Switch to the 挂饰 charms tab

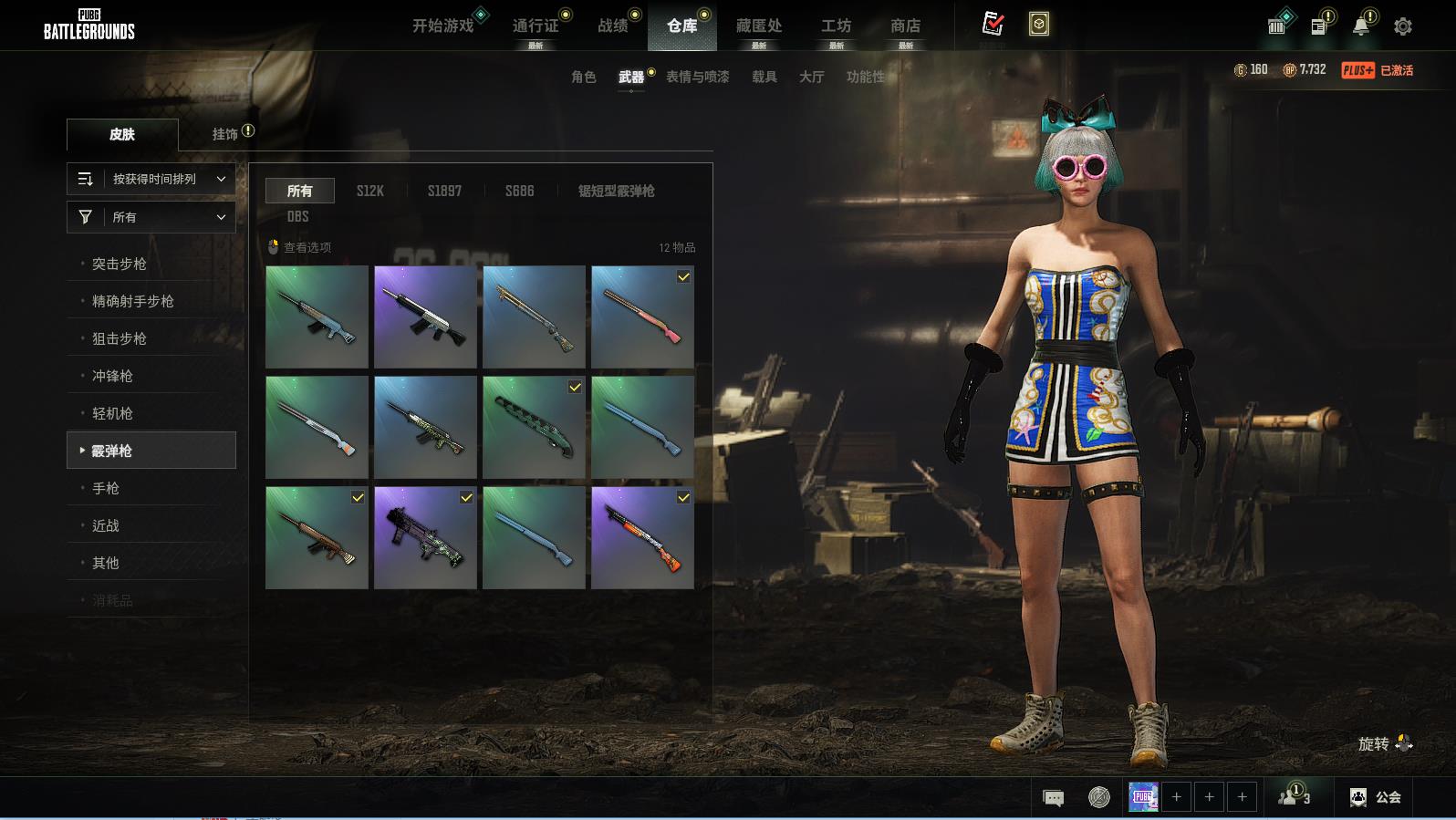pos(225,134)
